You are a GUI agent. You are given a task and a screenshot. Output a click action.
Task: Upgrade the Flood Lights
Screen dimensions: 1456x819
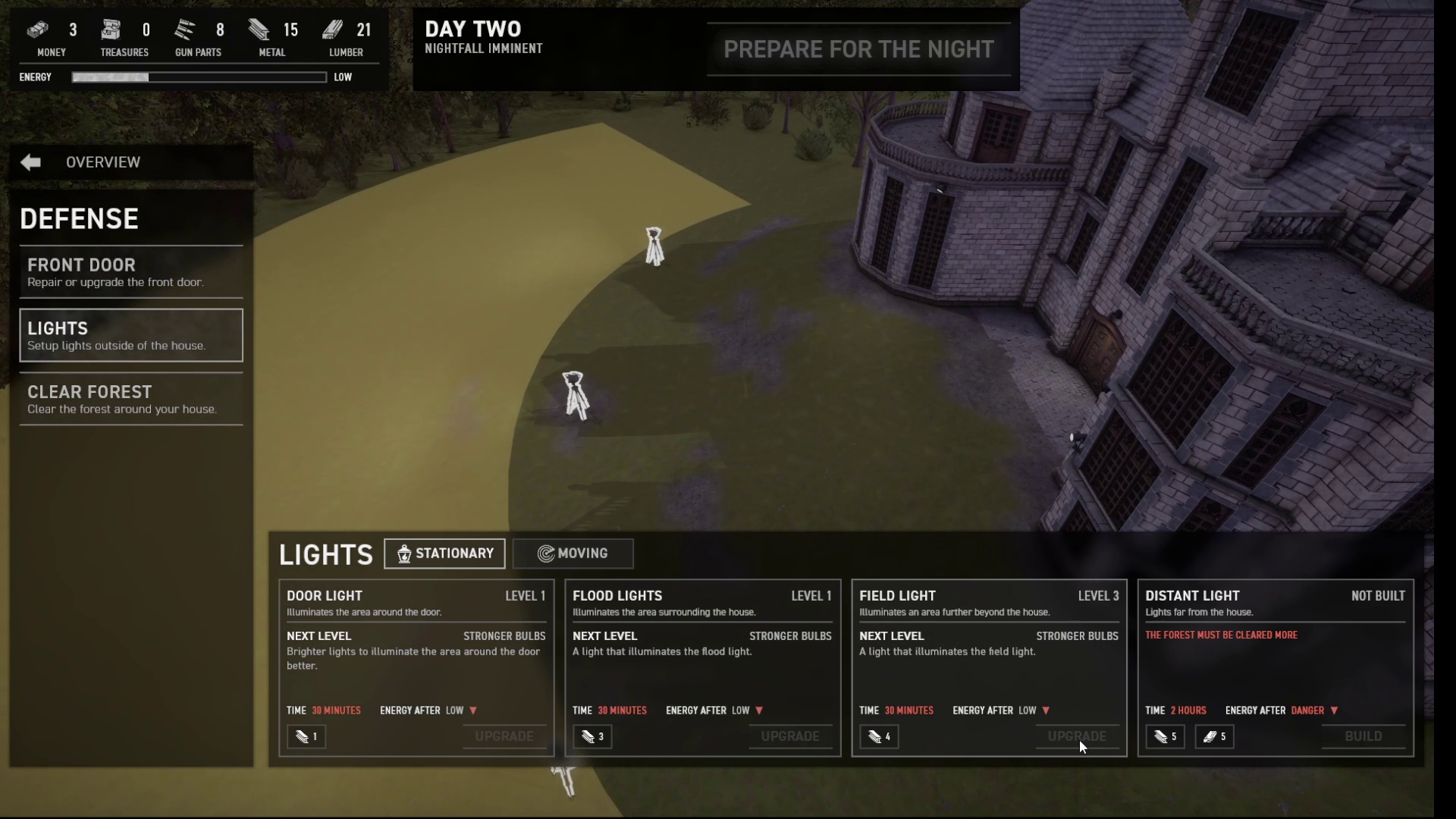[790, 736]
